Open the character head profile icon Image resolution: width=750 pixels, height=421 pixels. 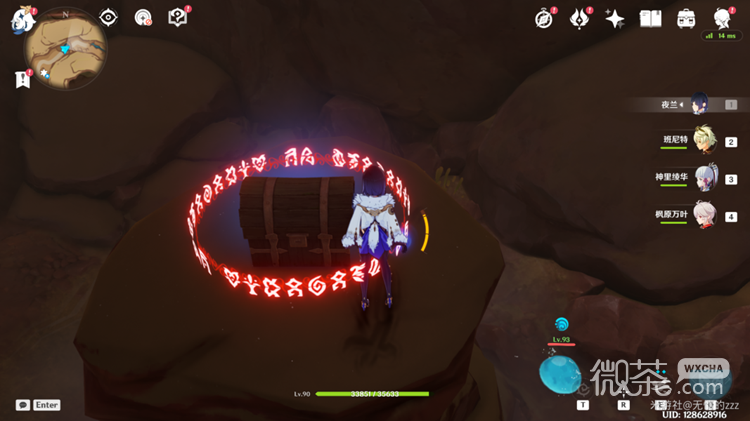pos(722,19)
